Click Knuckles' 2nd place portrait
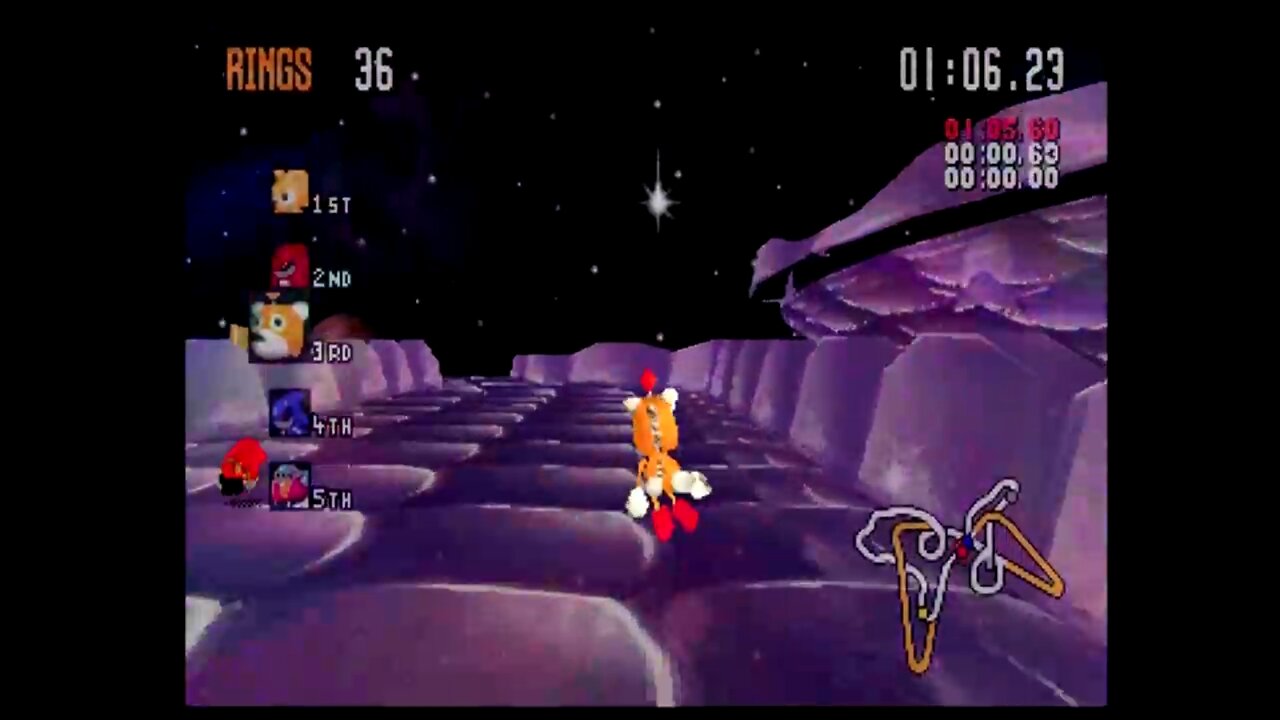 [289, 265]
